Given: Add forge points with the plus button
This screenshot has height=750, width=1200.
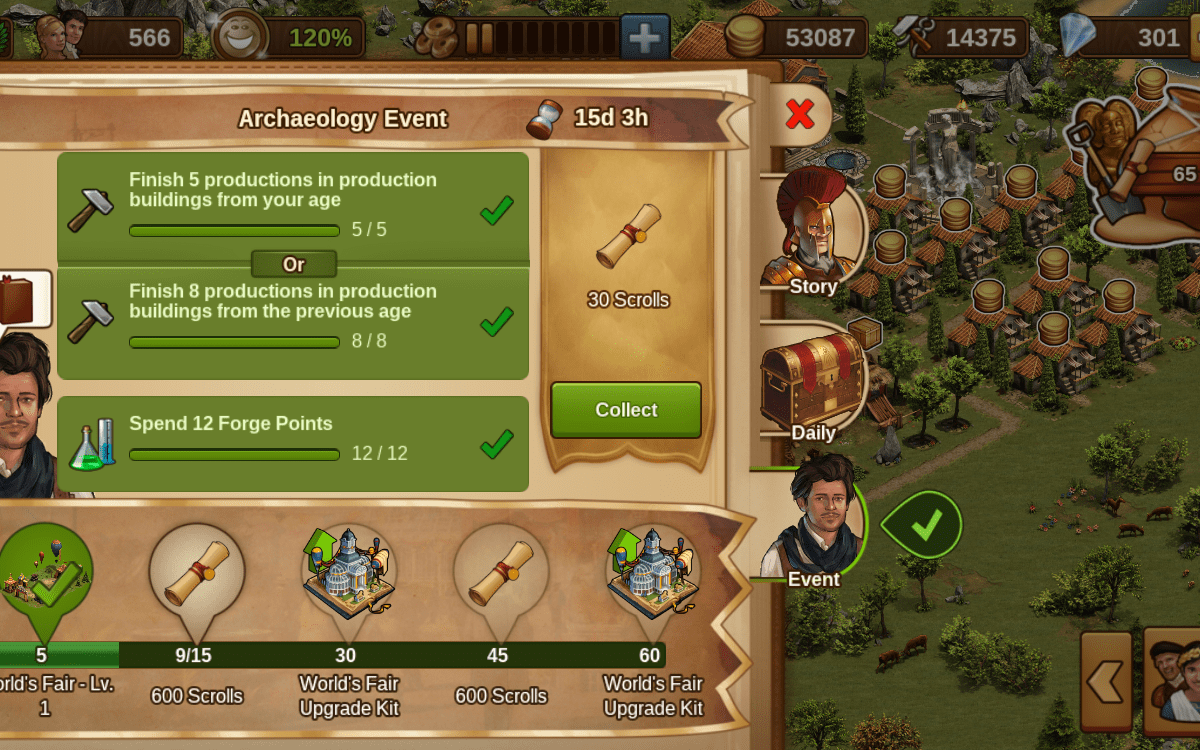Looking at the screenshot, I should 645,38.
